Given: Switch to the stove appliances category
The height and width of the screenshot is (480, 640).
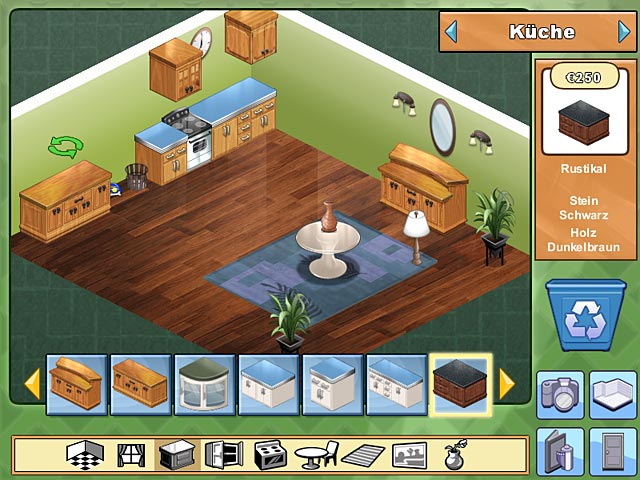Looking at the screenshot, I should [x=270, y=455].
